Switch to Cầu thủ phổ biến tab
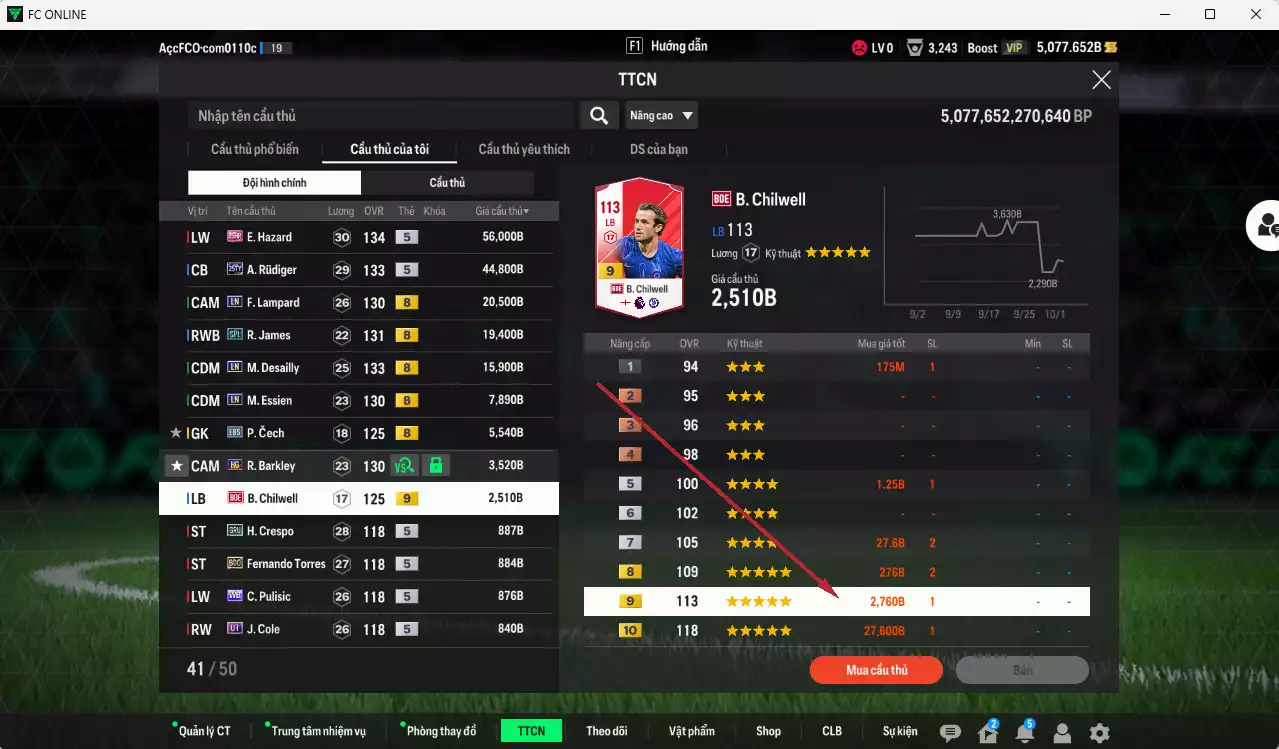 click(254, 149)
